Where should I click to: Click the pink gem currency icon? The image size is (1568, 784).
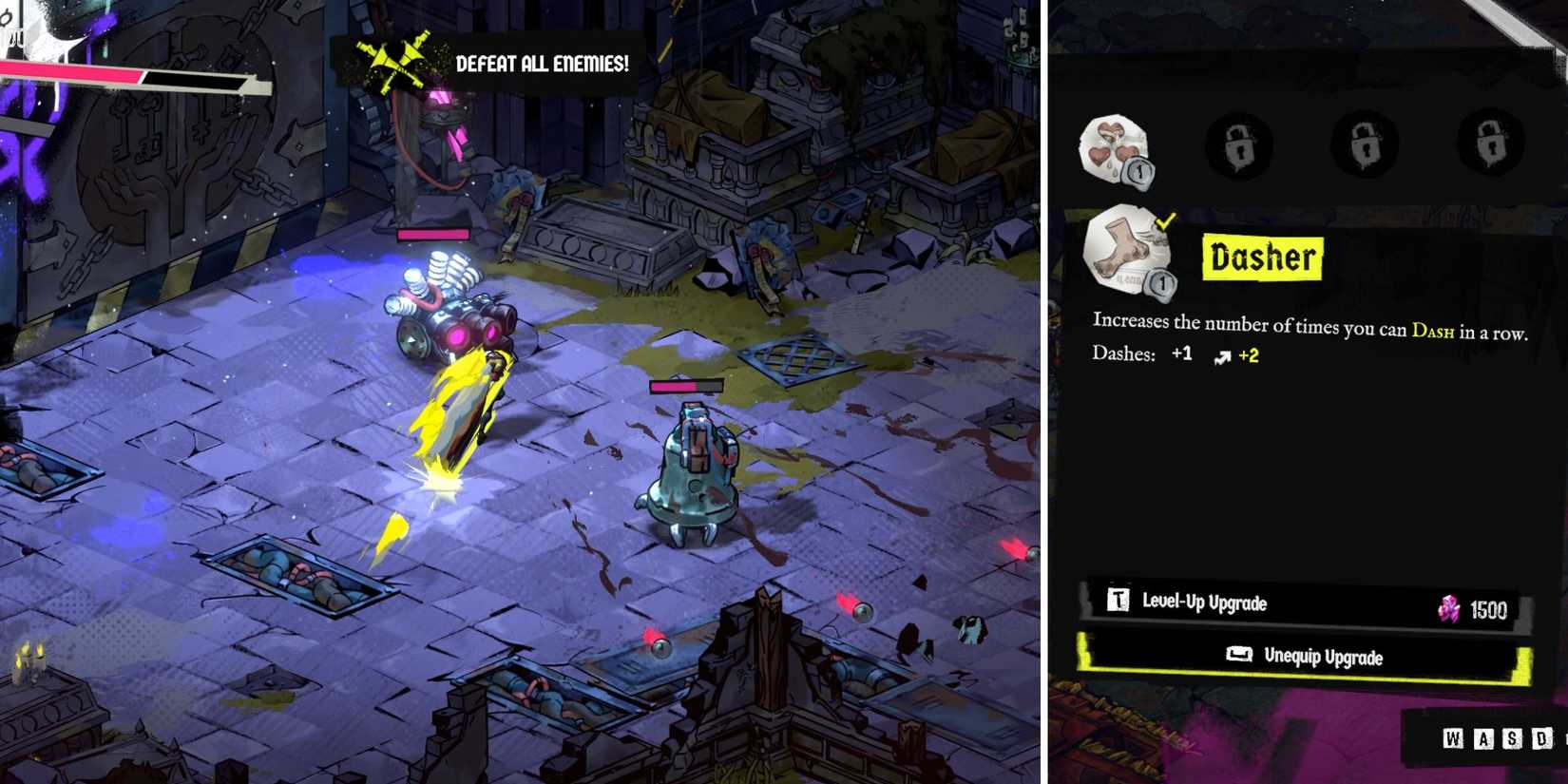1448,609
